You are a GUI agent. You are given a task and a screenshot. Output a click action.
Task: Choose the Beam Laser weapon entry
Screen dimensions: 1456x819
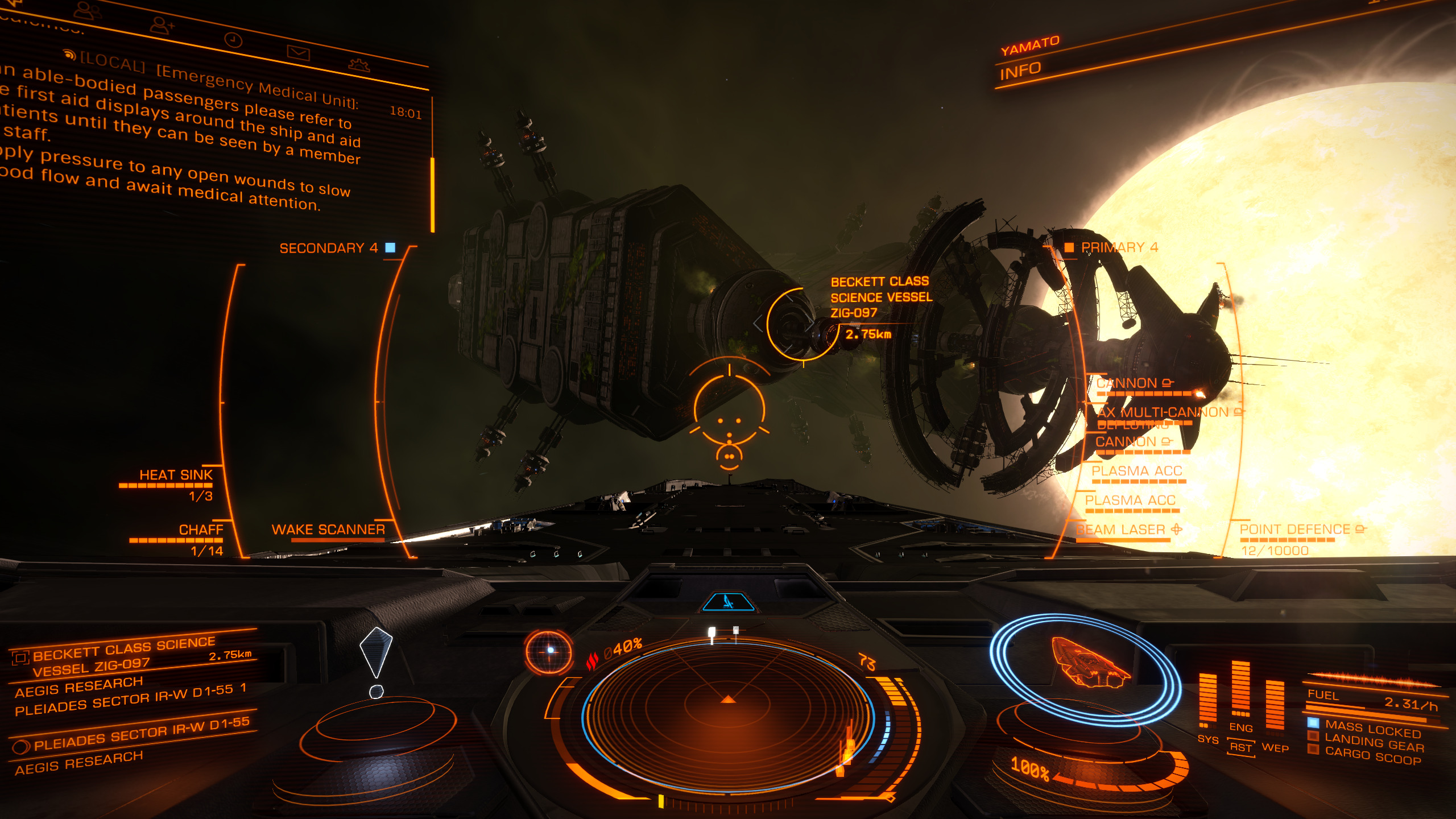[x=1121, y=530]
